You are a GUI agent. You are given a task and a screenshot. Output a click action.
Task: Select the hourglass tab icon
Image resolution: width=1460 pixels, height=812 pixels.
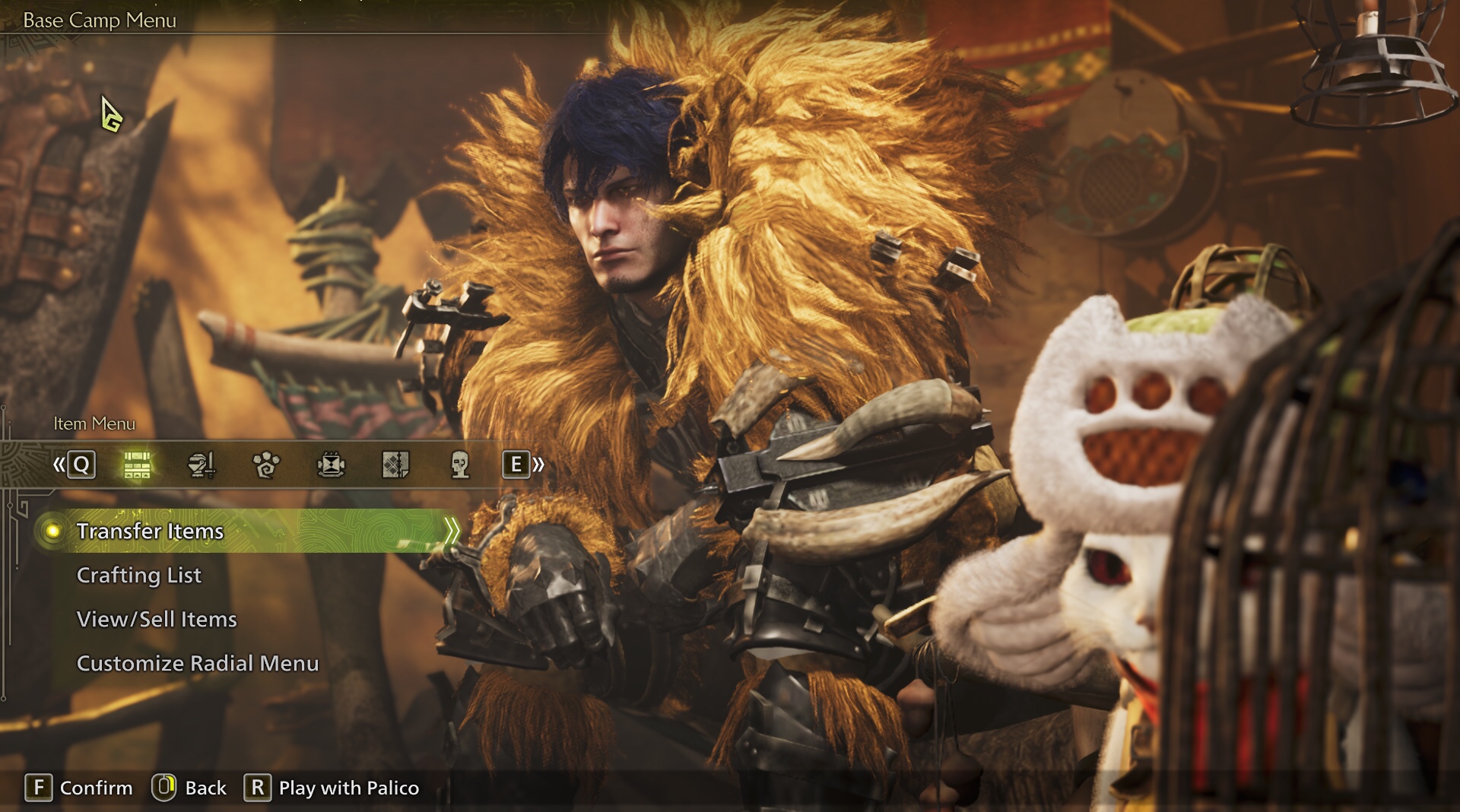pyautogui.click(x=331, y=465)
